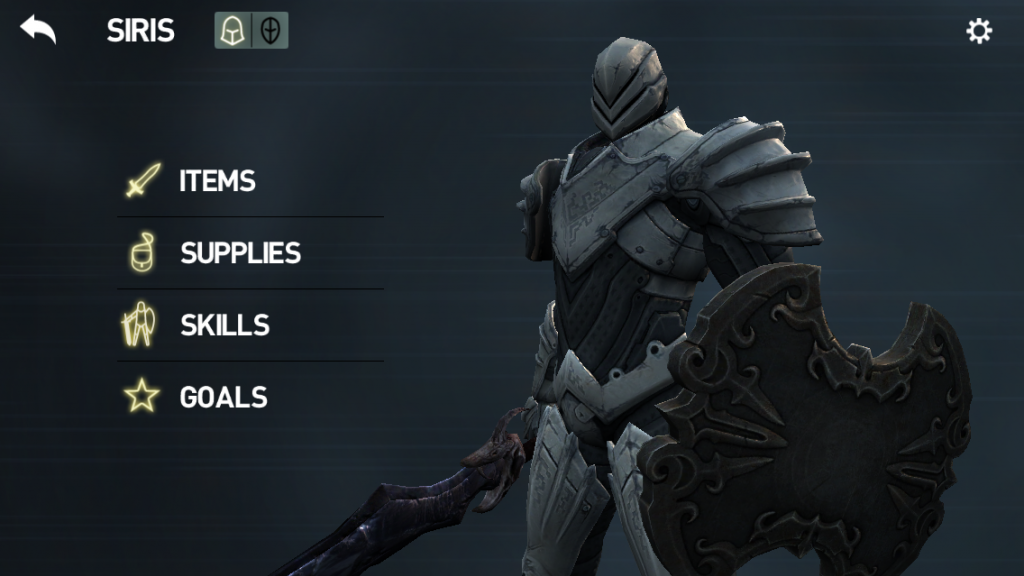Click the shield icon beside Siris
This screenshot has width=1024, height=576.
point(270,31)
